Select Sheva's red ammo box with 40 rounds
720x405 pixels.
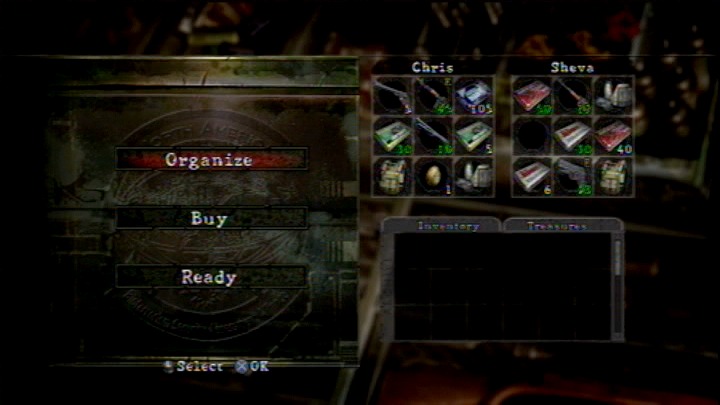[612, 136]
